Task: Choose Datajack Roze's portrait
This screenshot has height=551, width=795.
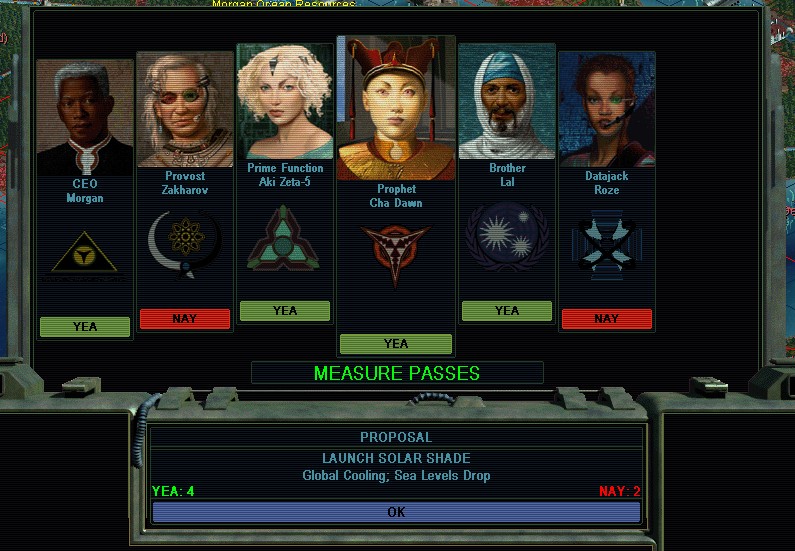Action: tap(607, 108)
